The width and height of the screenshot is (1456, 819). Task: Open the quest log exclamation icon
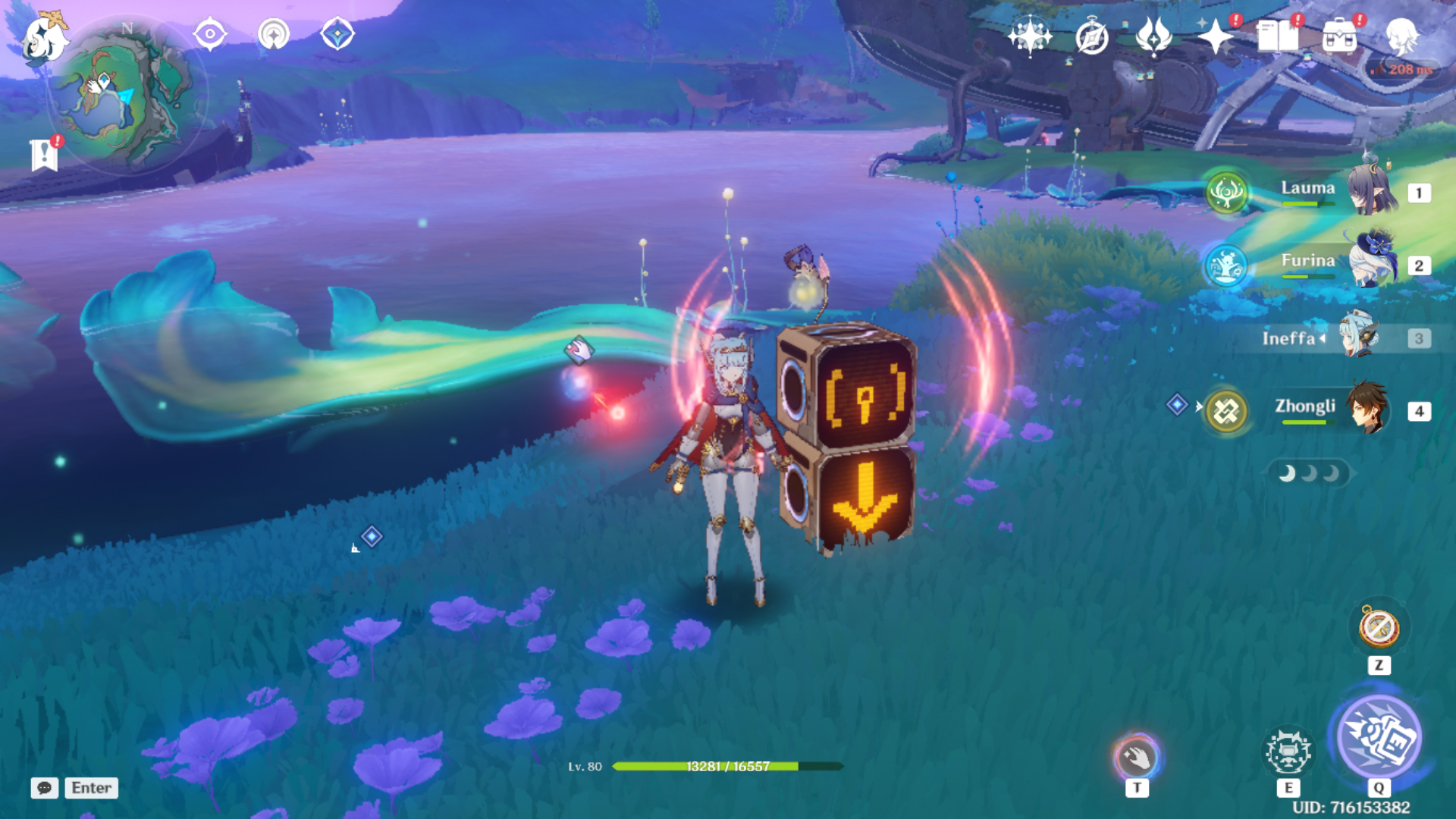(x=44, y=155)
